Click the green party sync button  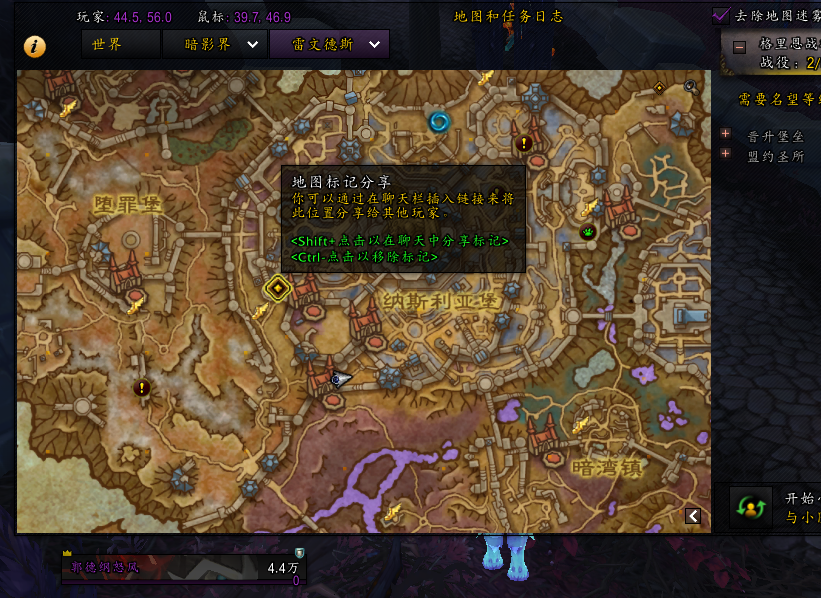[750, 507]
